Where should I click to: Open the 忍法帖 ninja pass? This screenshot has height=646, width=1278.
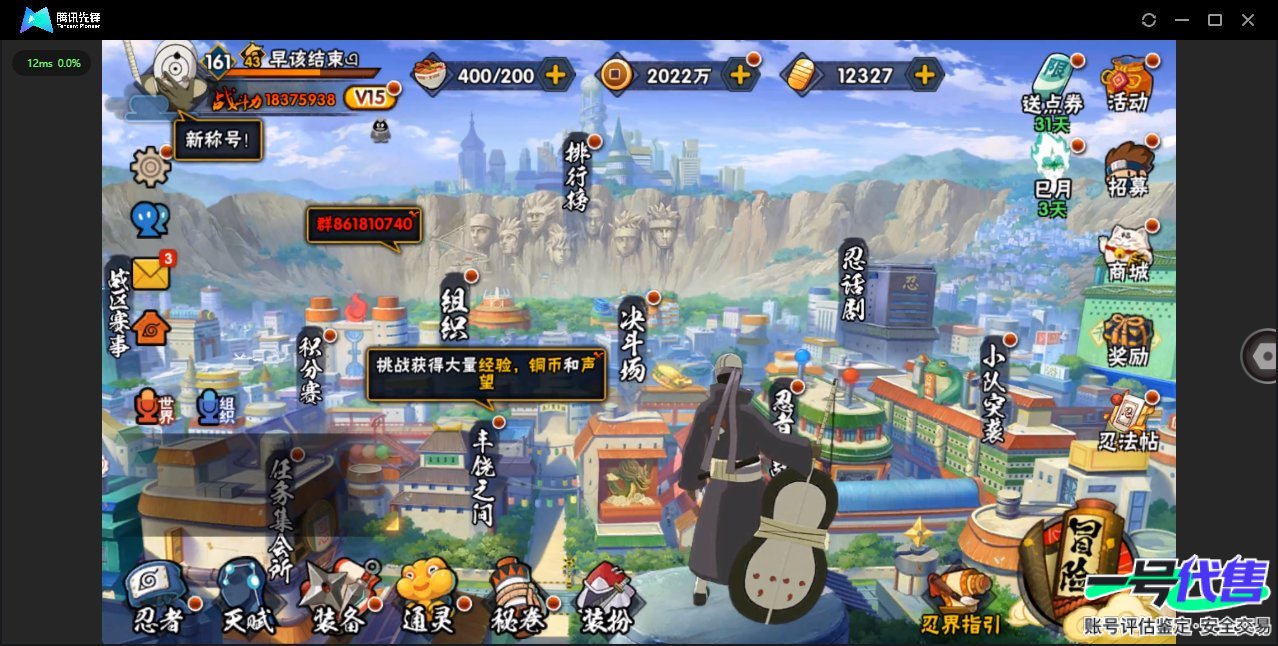point(1128,424)
